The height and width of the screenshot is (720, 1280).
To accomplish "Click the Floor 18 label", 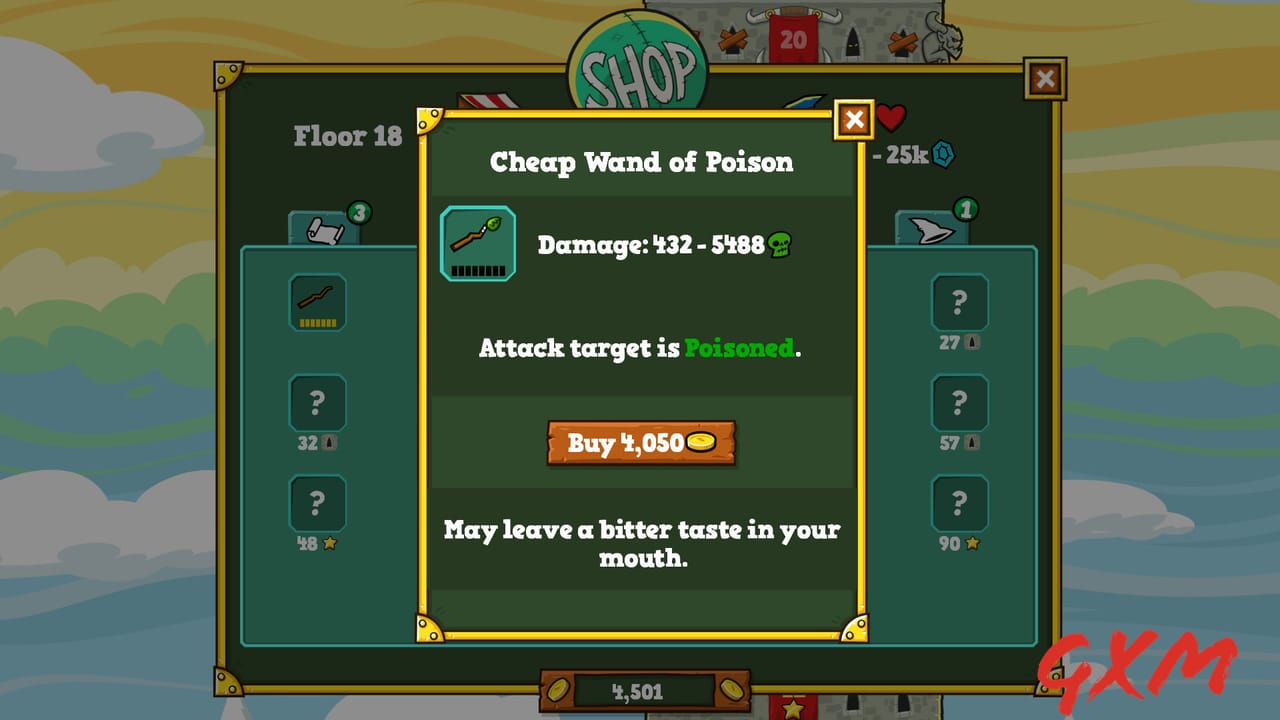I will pyautogui.click(x=349, y=137).
